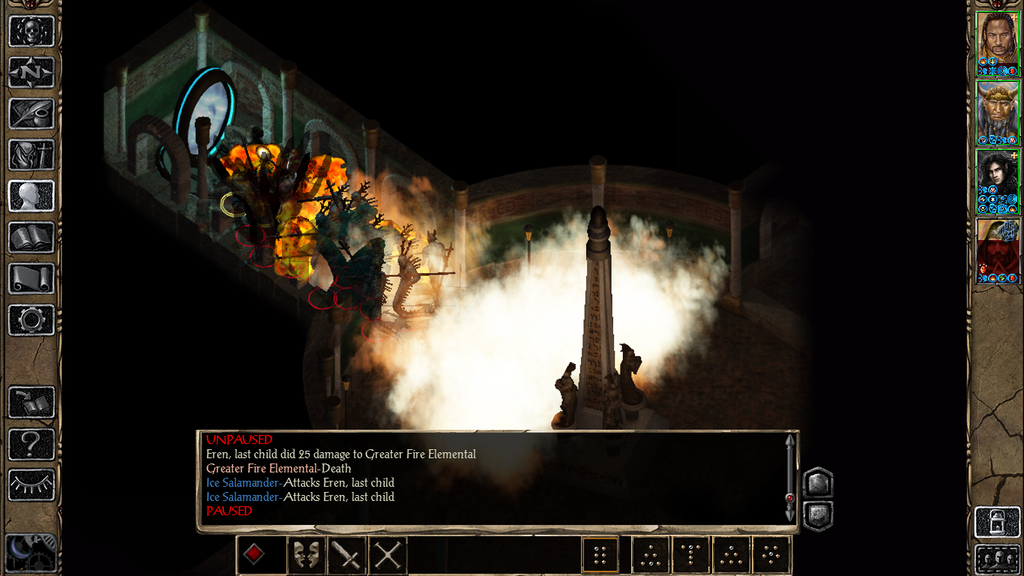Select the single sword attack button
The height and width of the screenshot is (576, 1024).
(347, 554)
